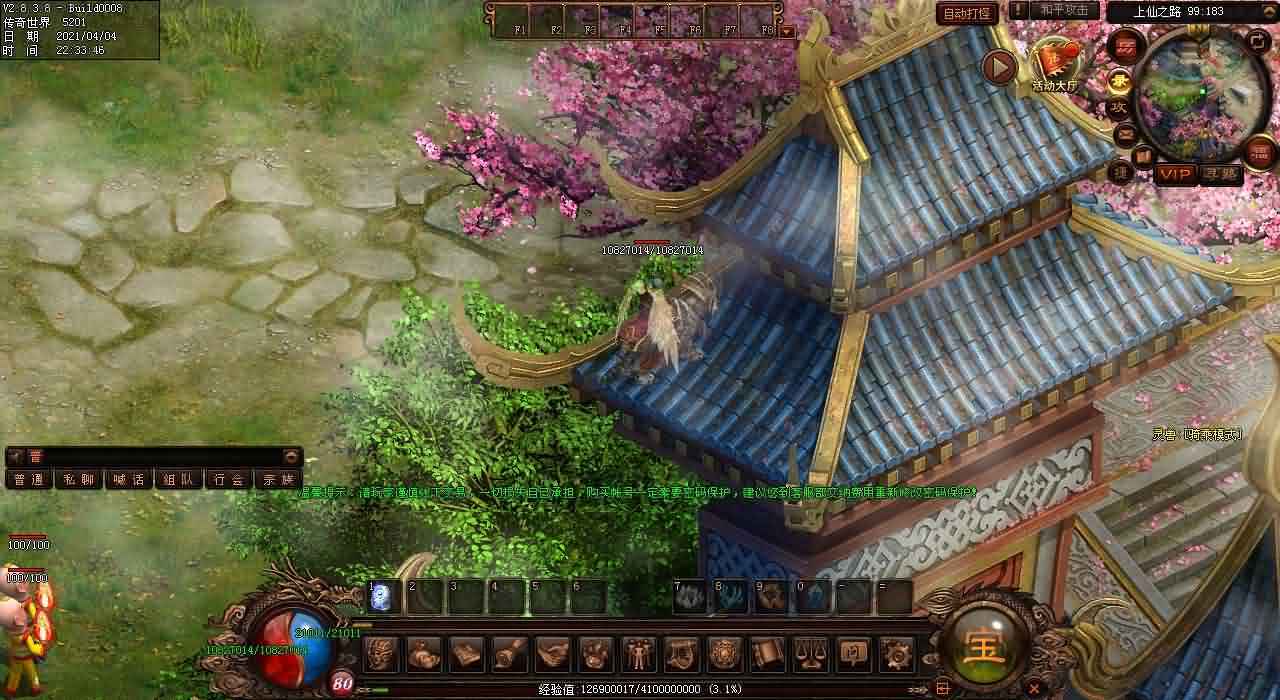This screenshot has height=700, width=1280.
Task: Choose the 组队 team chat channel
Action: coord(178,479)
